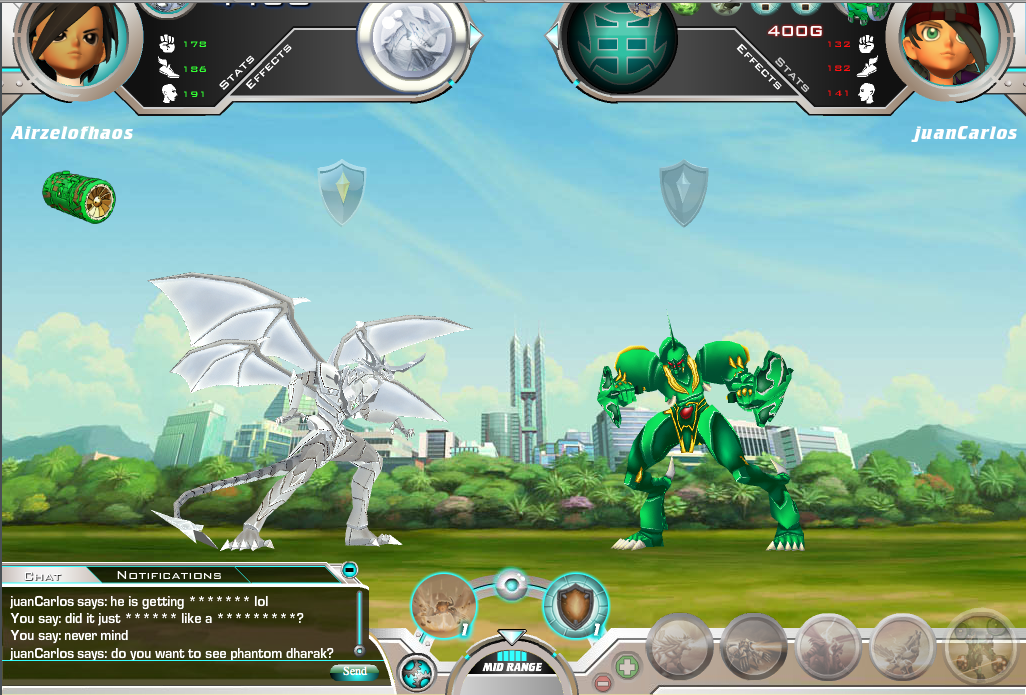Image resolution: width=1026 pixels, height=695 pixels.
Task: Select the green cylinder Battle Gear item
Action: pyautogui.click(x=78, y=193)
